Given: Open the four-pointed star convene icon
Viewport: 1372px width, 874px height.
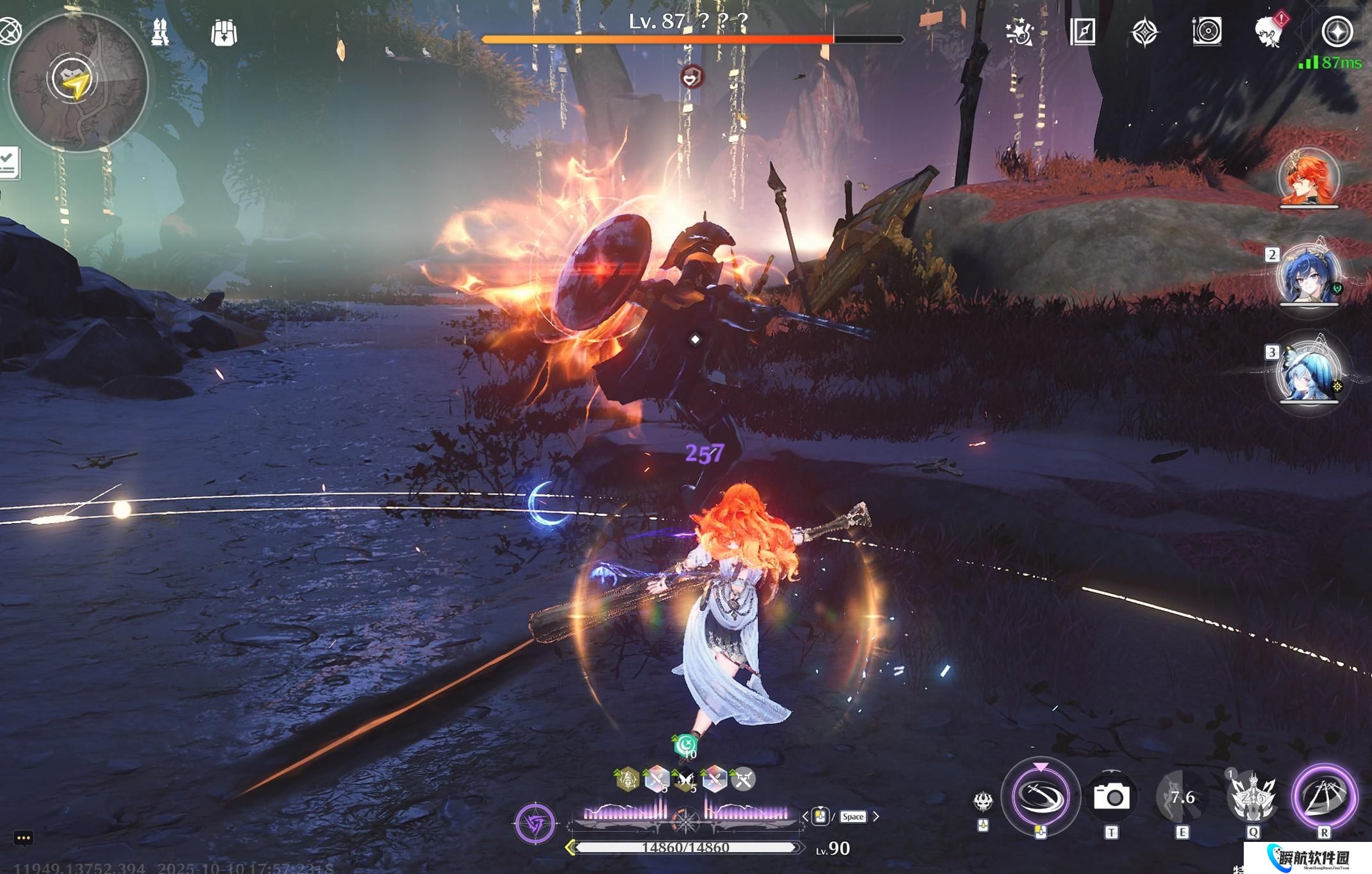Looking at the screenshot, I should pyautogui.click(x=1145, y=32).
